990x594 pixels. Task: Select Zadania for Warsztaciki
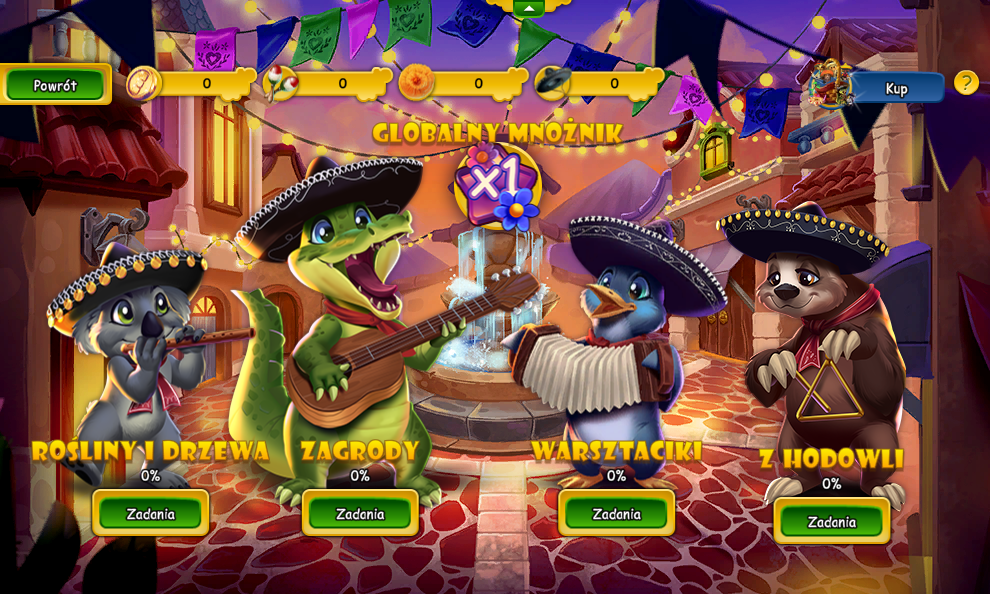point(616,514)
